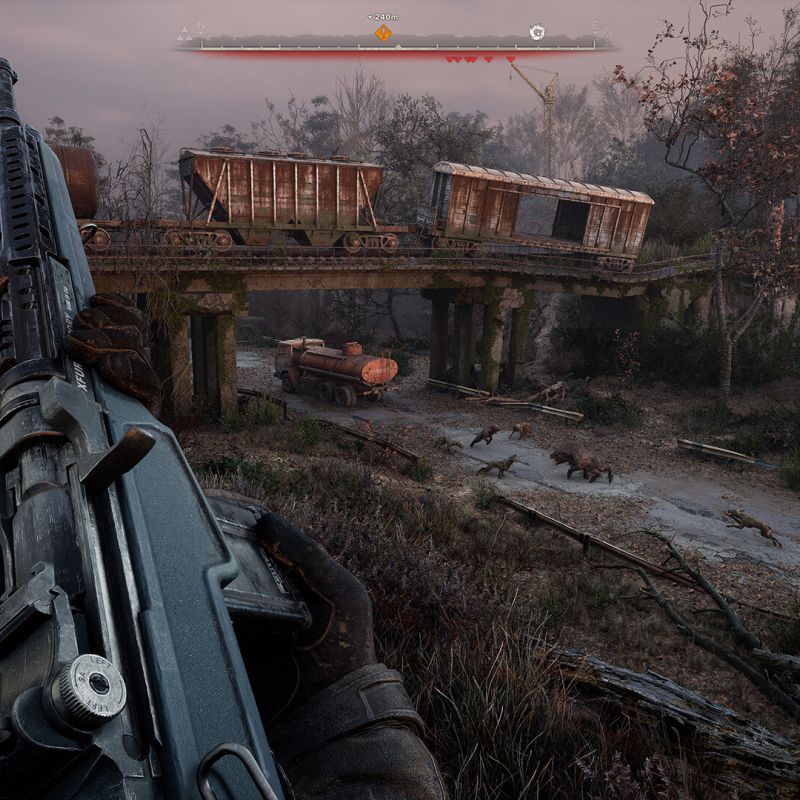Click the white circular marker on the compass
The image size is (800, 800).
pyautogui.click(x=537, y=32)
